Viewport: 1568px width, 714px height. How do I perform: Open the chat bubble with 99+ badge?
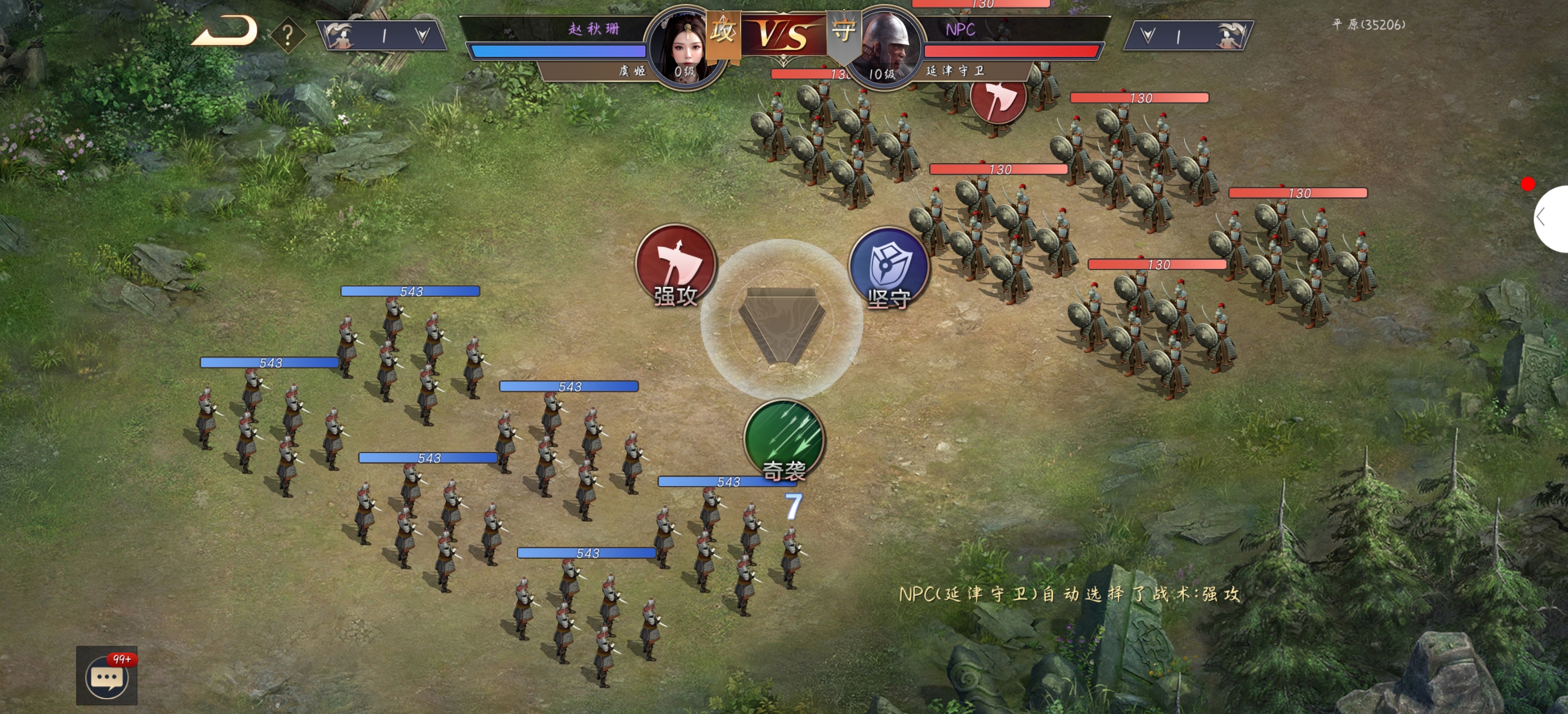point(107,675)
